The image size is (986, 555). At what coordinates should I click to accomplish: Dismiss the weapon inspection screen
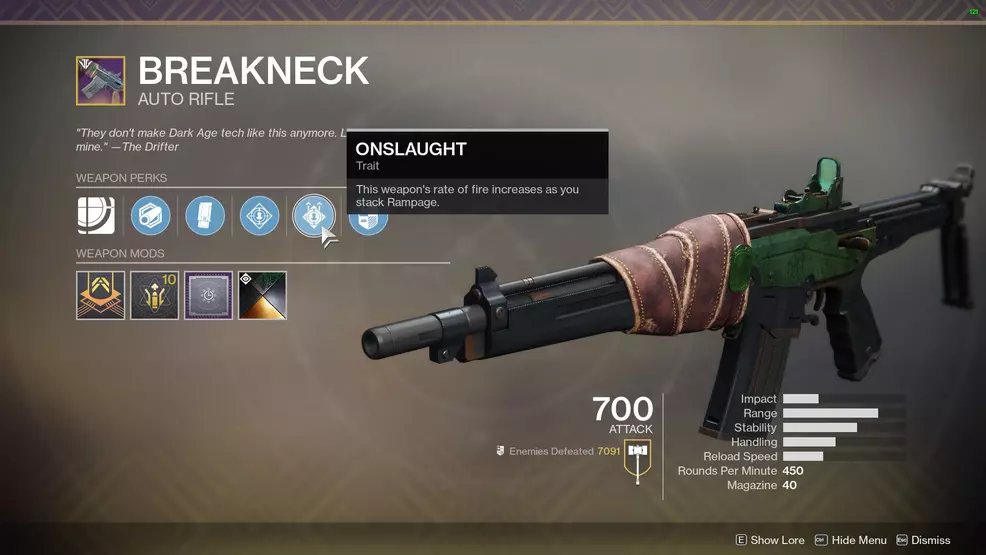(923, 540)
